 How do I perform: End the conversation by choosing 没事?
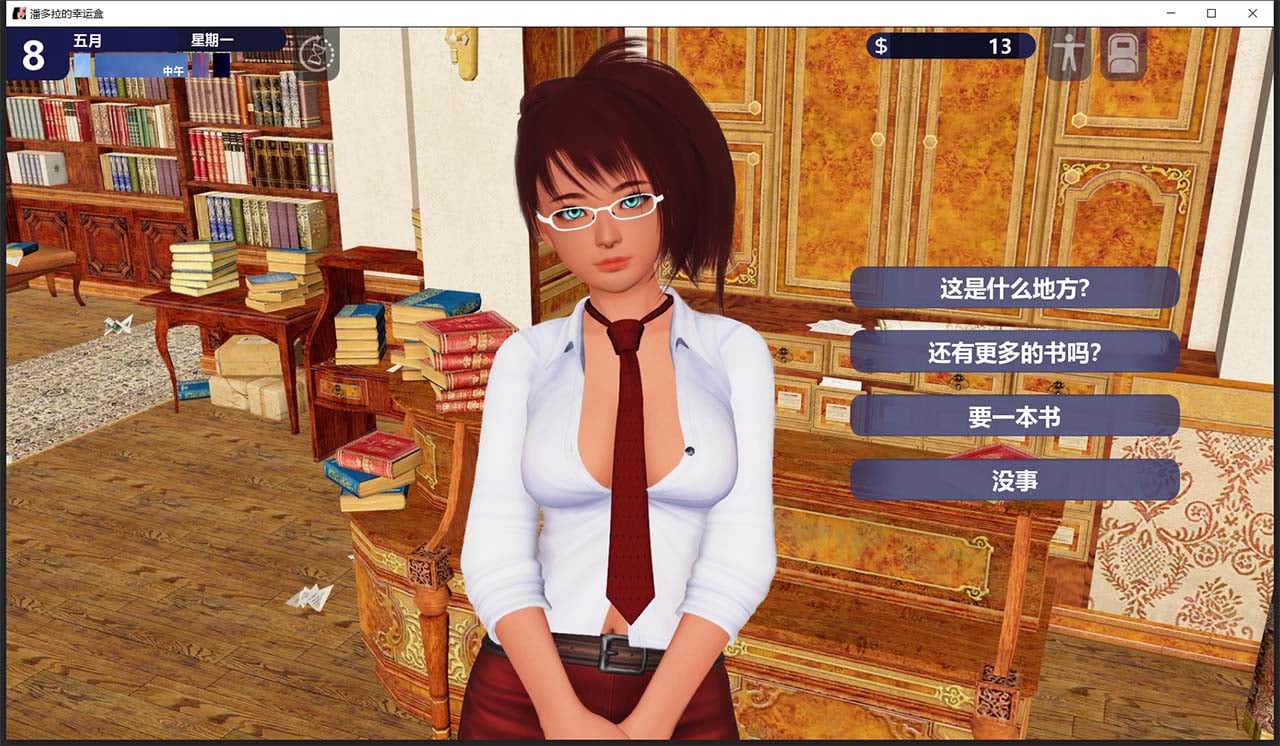[x=1015, y=480]
